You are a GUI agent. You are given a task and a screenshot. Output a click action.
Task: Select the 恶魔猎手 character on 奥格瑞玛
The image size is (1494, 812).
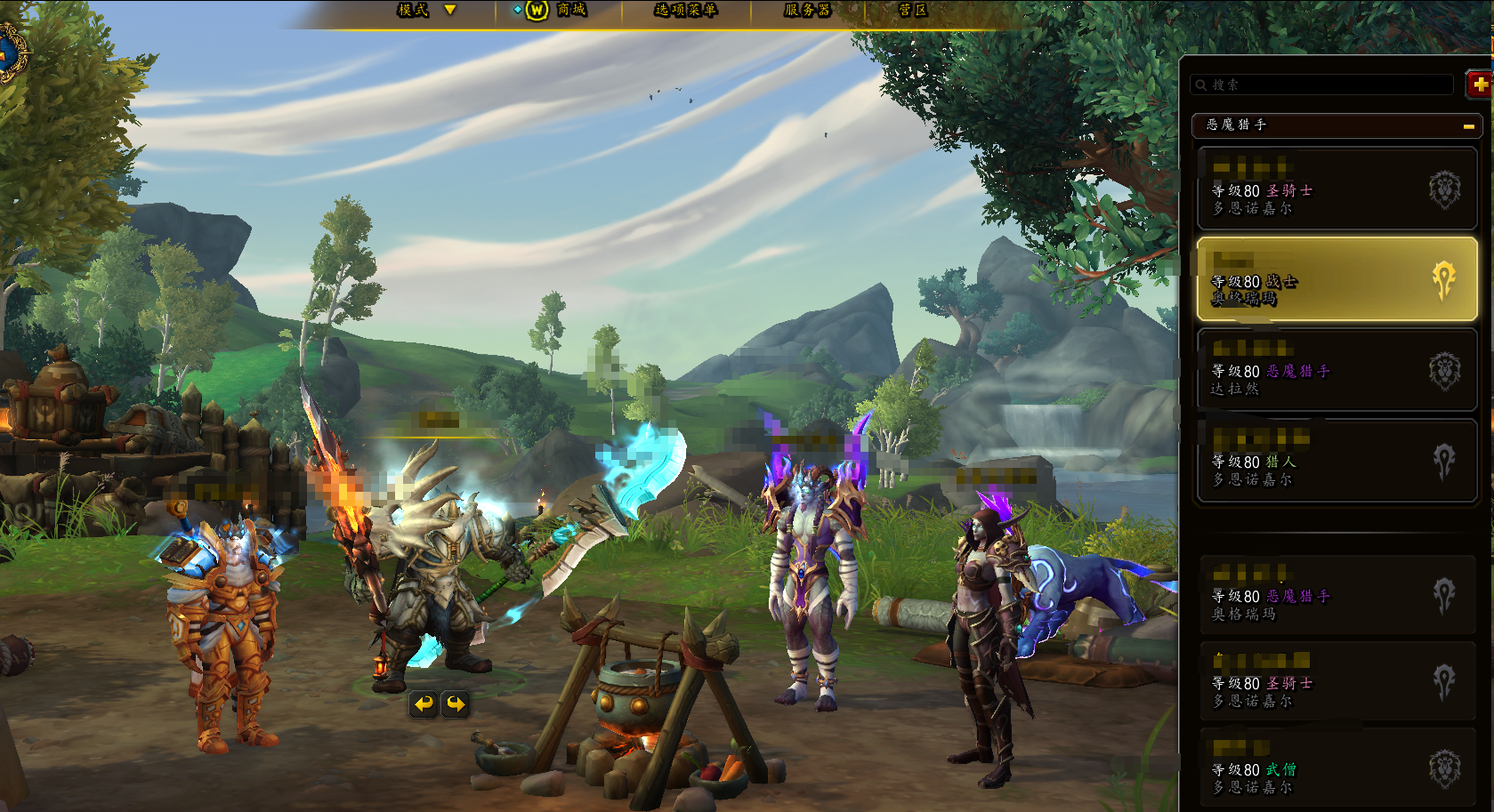pos(1337,595)
